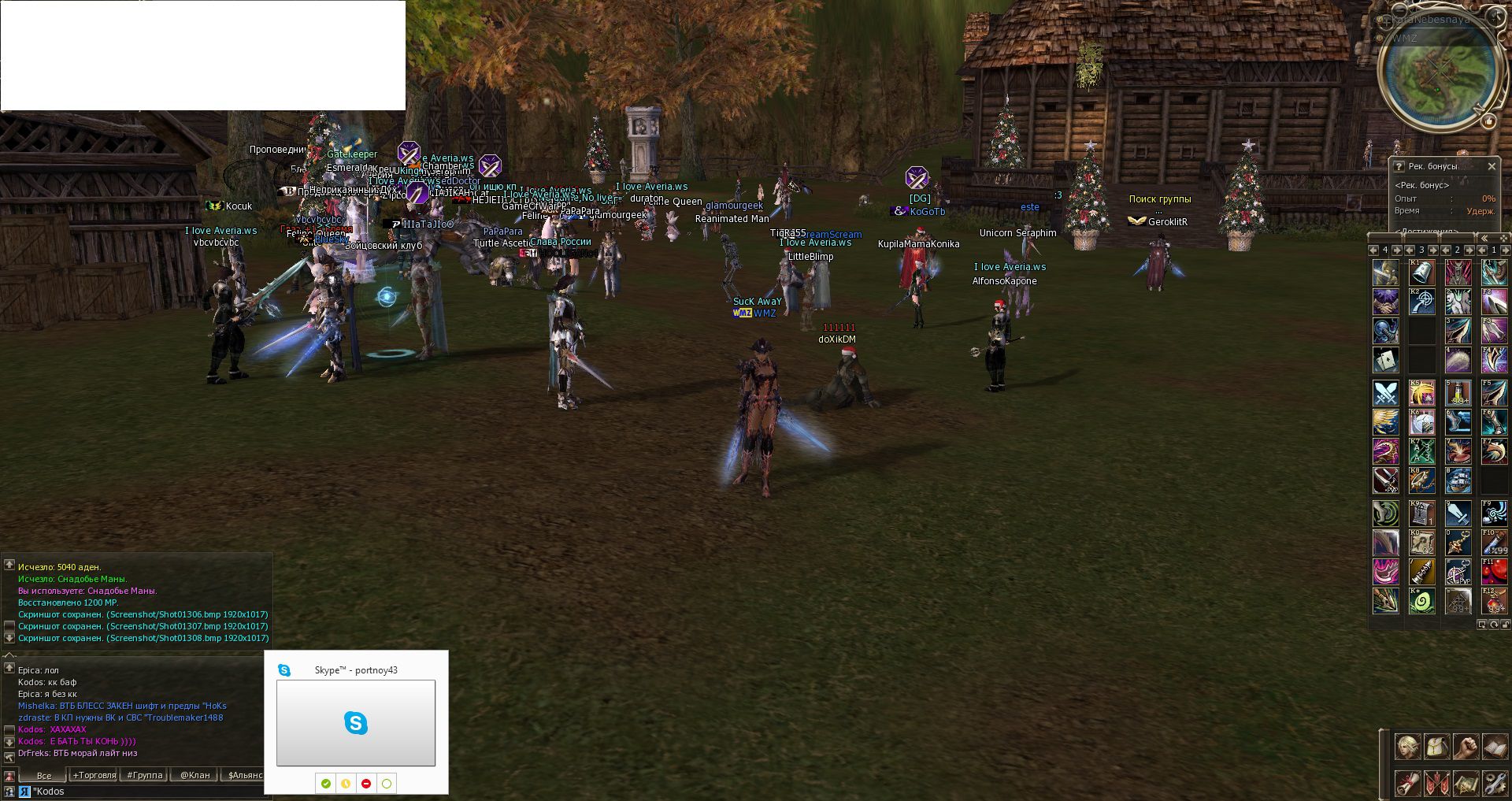Activate the crossed swords skill icon
This screenshot has height=801, width=1512.
coord(1386,392)
